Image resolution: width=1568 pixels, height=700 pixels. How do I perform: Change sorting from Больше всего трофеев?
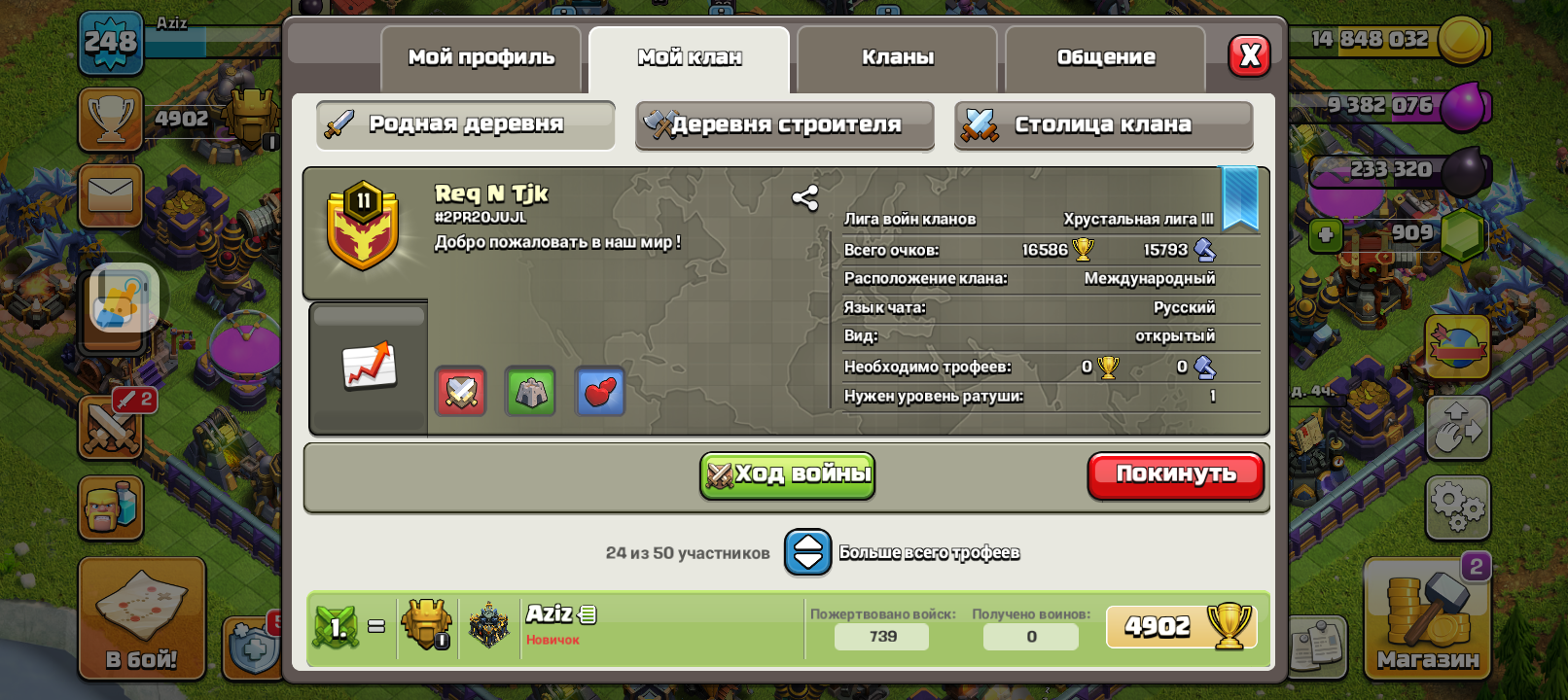tap(807, 551)
